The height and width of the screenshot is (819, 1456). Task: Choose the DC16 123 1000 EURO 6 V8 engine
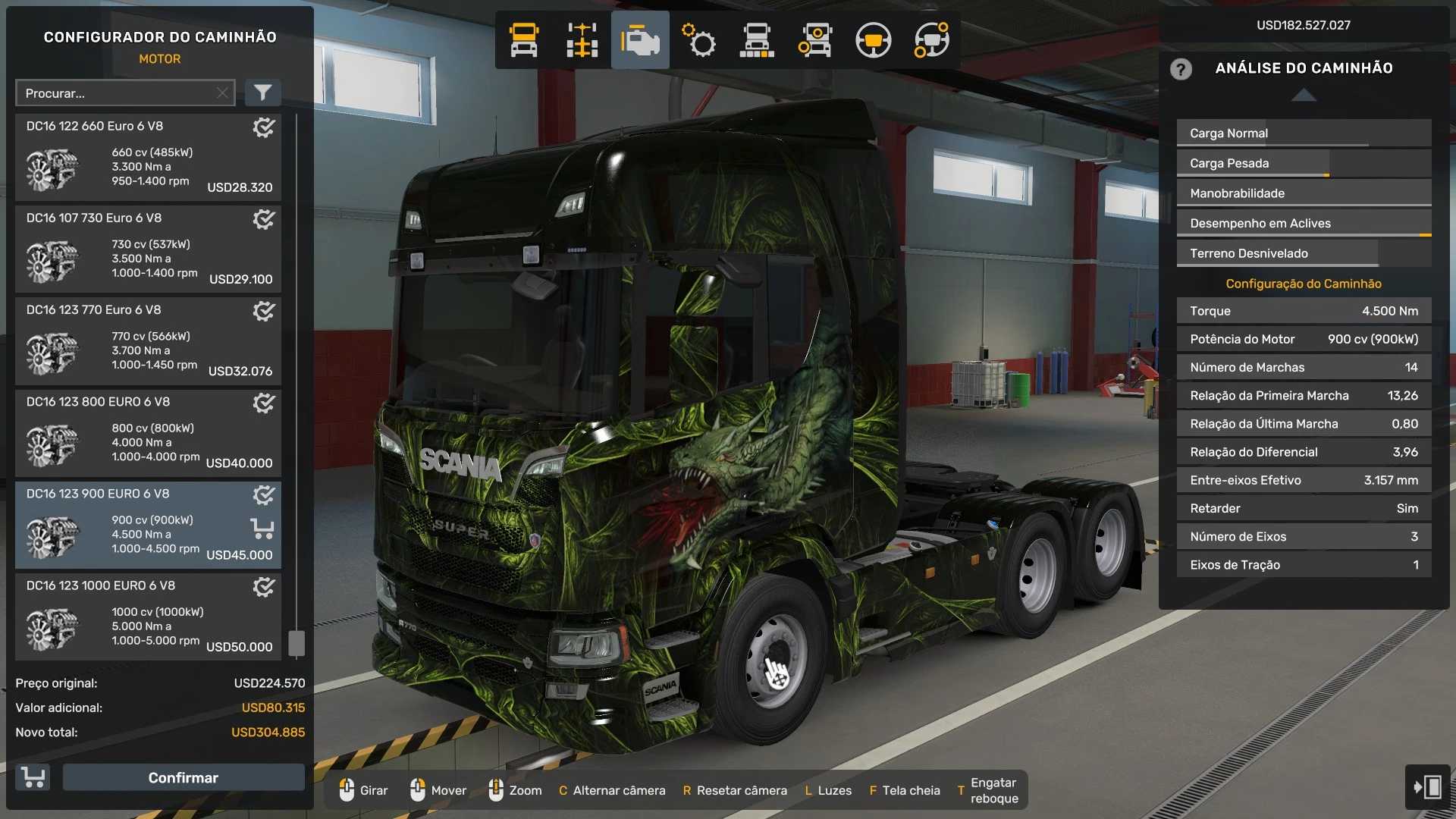148,617
